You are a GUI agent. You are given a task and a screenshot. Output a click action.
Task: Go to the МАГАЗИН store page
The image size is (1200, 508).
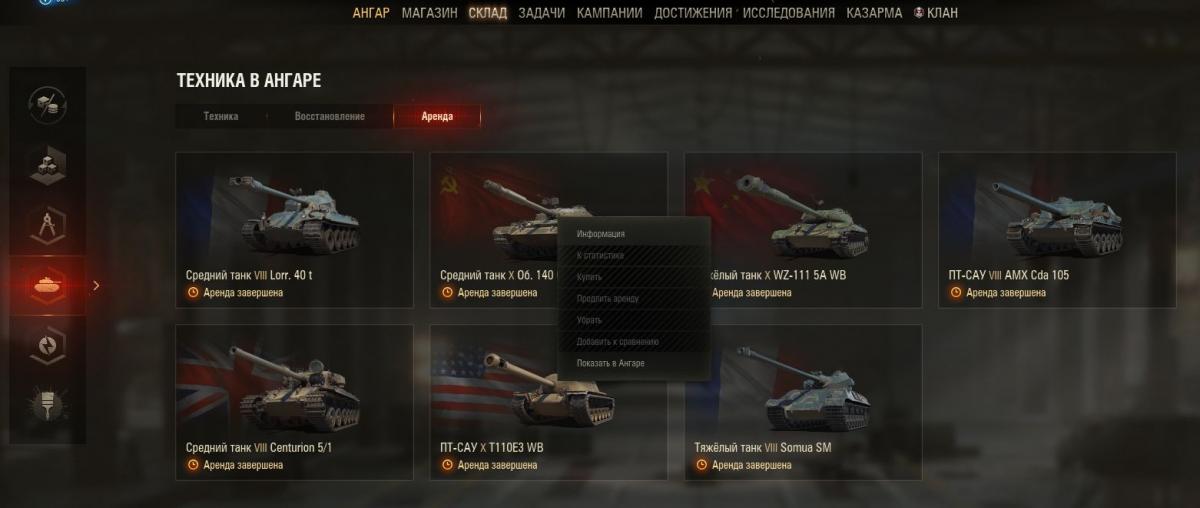(x=429, y=13)
